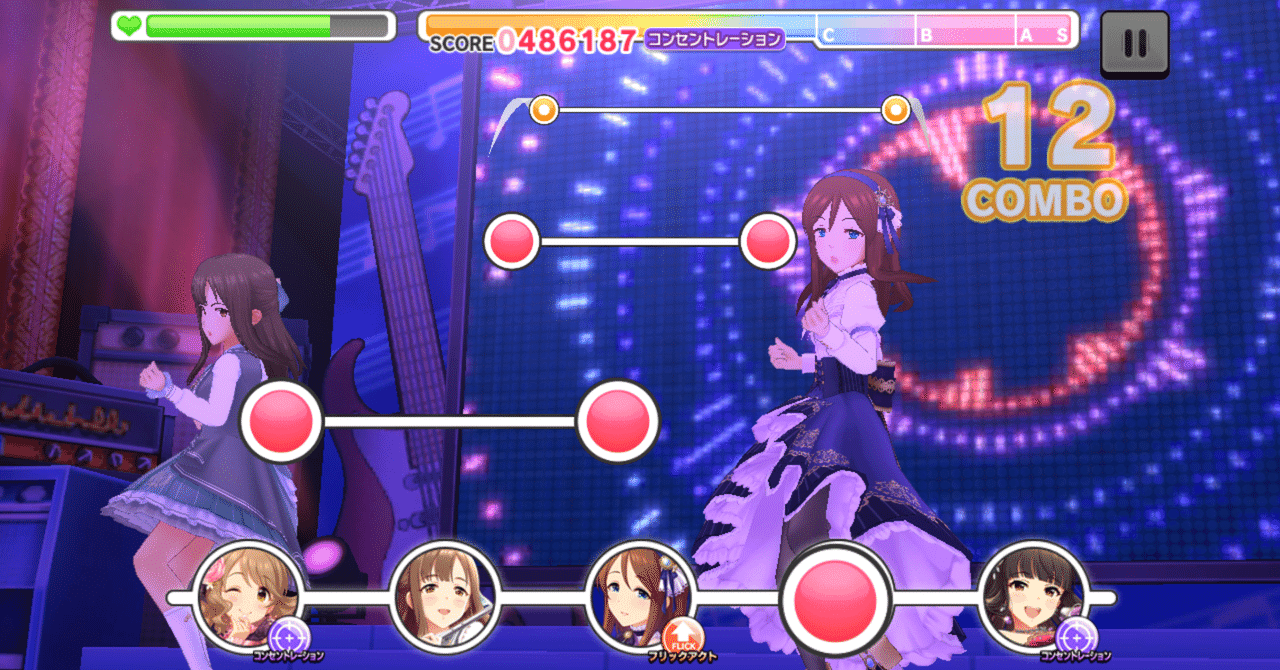This screenshot has width=1280, height=670.
Task: Pause the live with the pause button
Action: coord(1134,44)
